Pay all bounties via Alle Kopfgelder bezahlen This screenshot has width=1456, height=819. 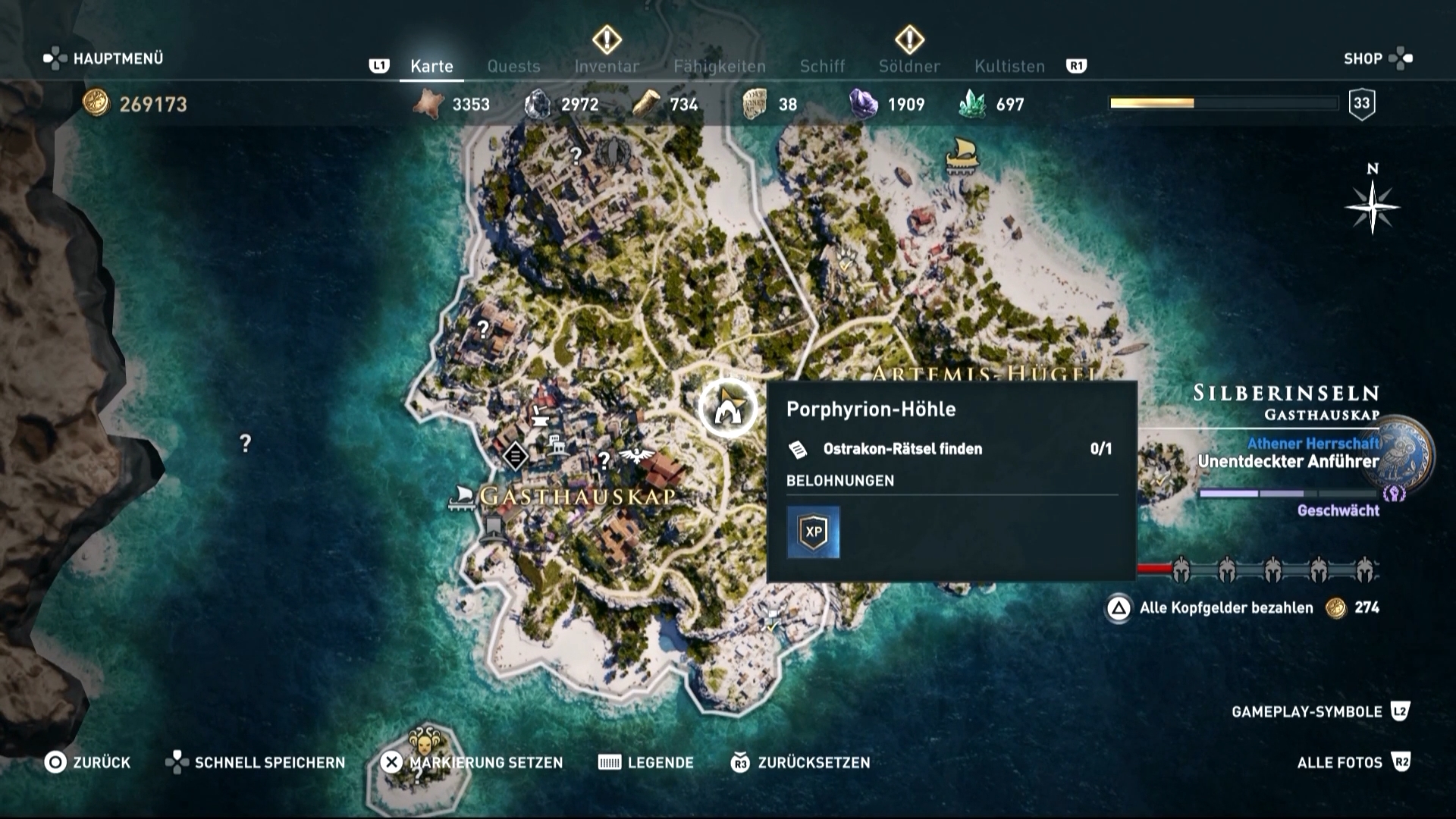[1225, 607]
